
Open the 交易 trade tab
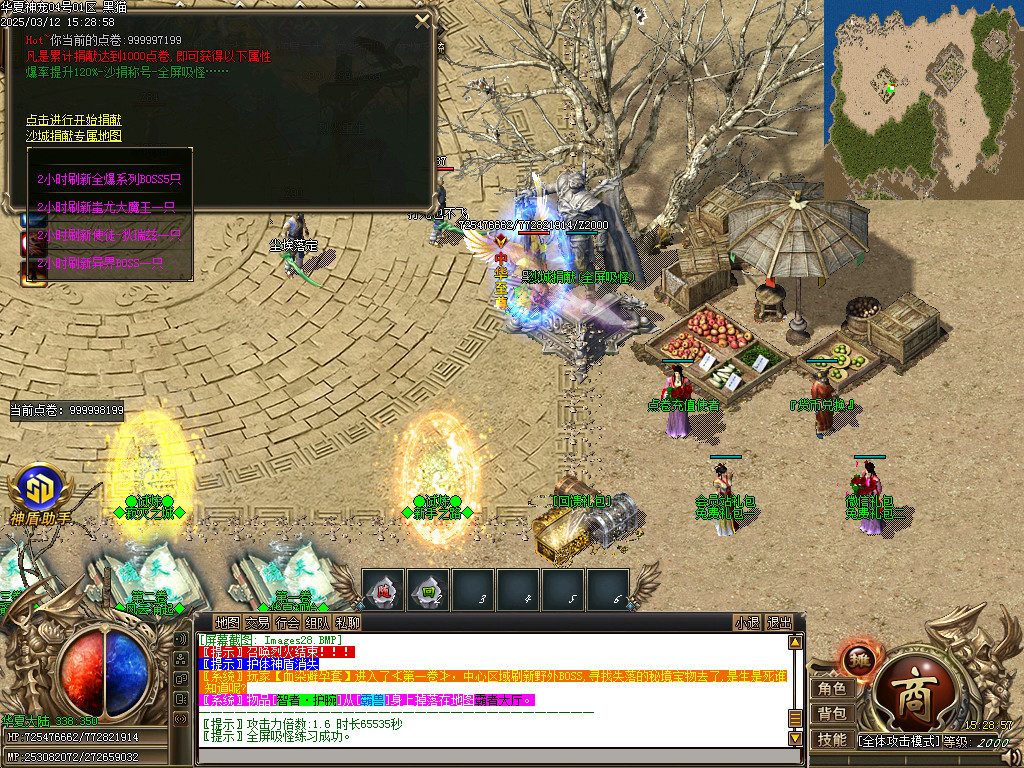257,622
